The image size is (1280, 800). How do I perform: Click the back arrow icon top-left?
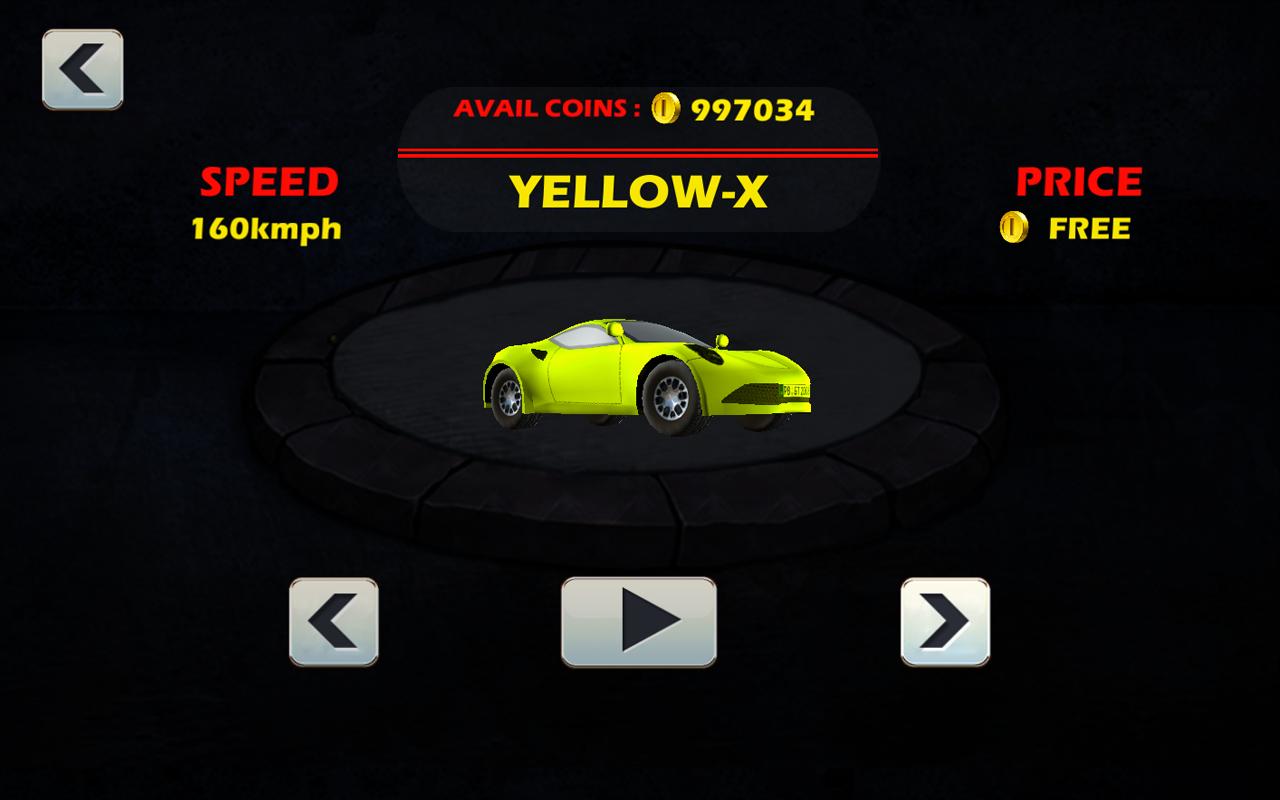(82, 66)
